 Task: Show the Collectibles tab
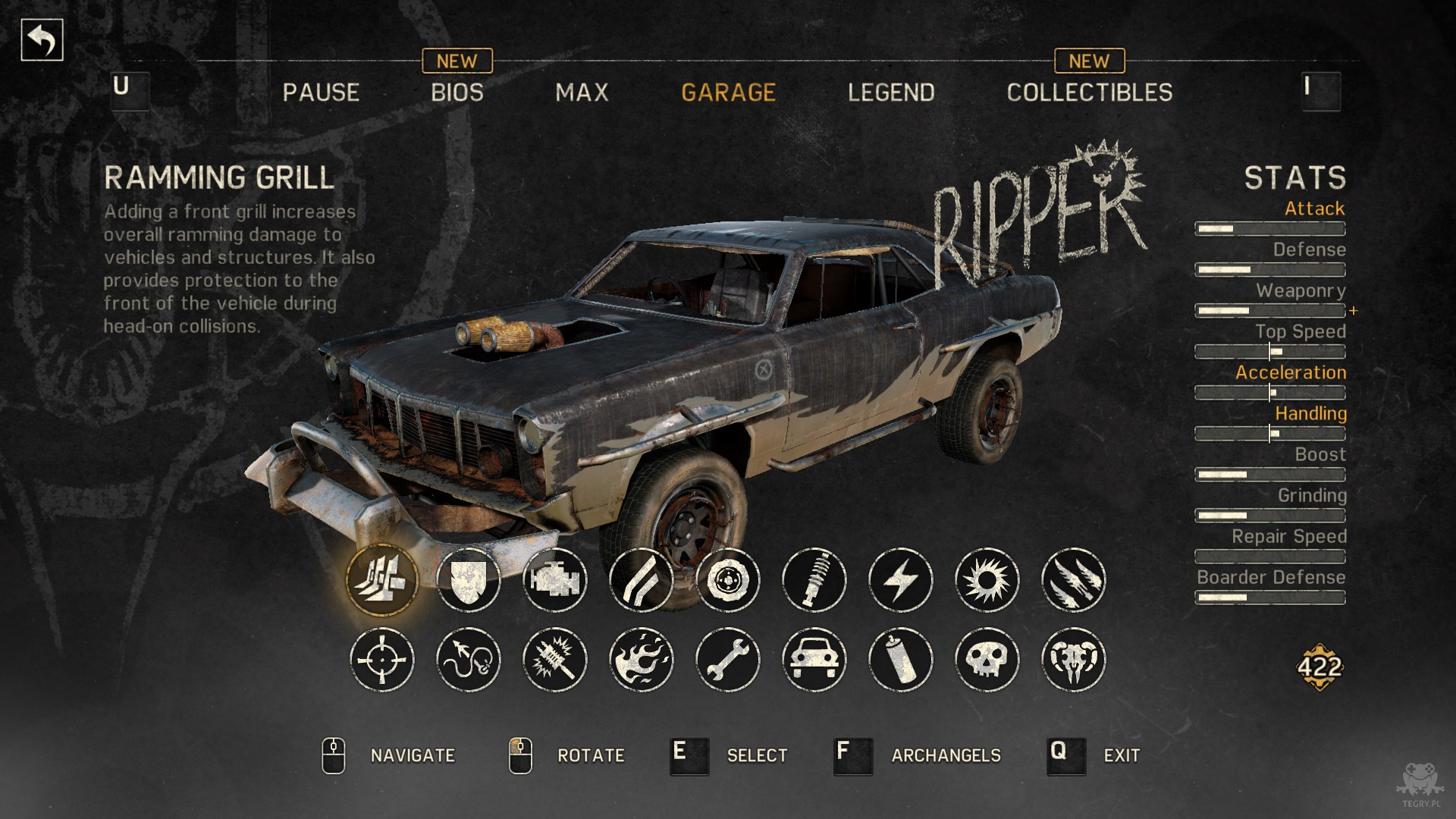[1089, 93]
